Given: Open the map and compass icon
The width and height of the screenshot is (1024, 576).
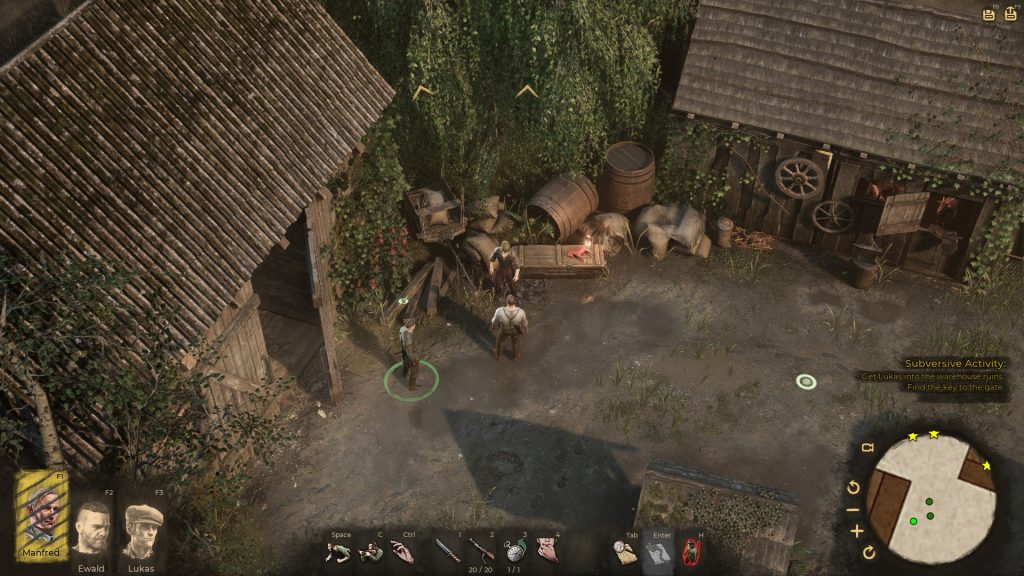Looking at the screenshot, I should (x=625, y=551).
